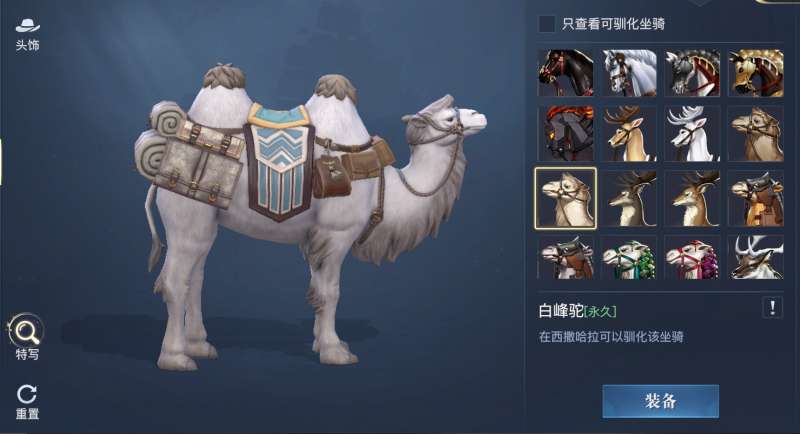Choose the camel with green tassels

630,257
